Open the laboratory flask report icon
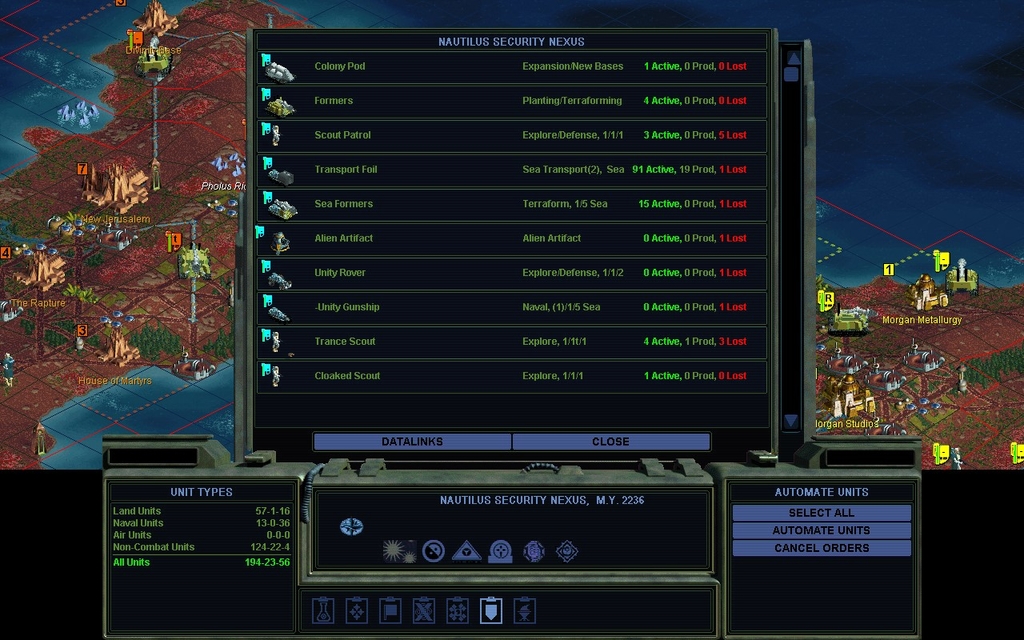The height and width of the screenshot is (640, 1024). (x=322, y=610)
